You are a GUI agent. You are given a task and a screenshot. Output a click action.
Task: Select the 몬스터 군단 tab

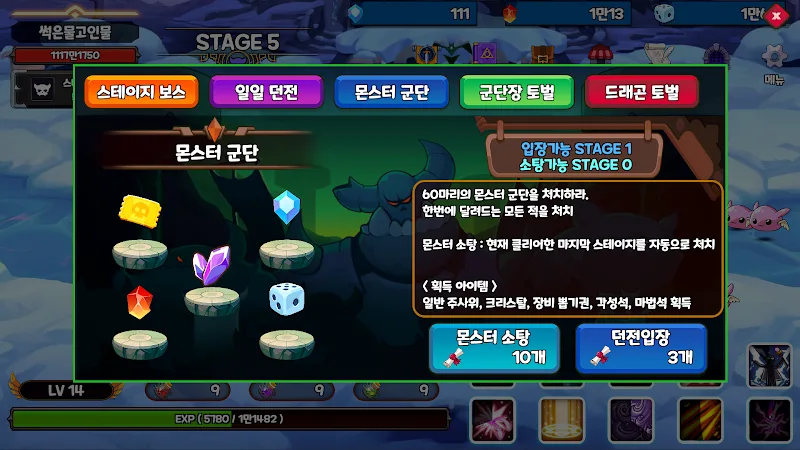coord(391,94)
